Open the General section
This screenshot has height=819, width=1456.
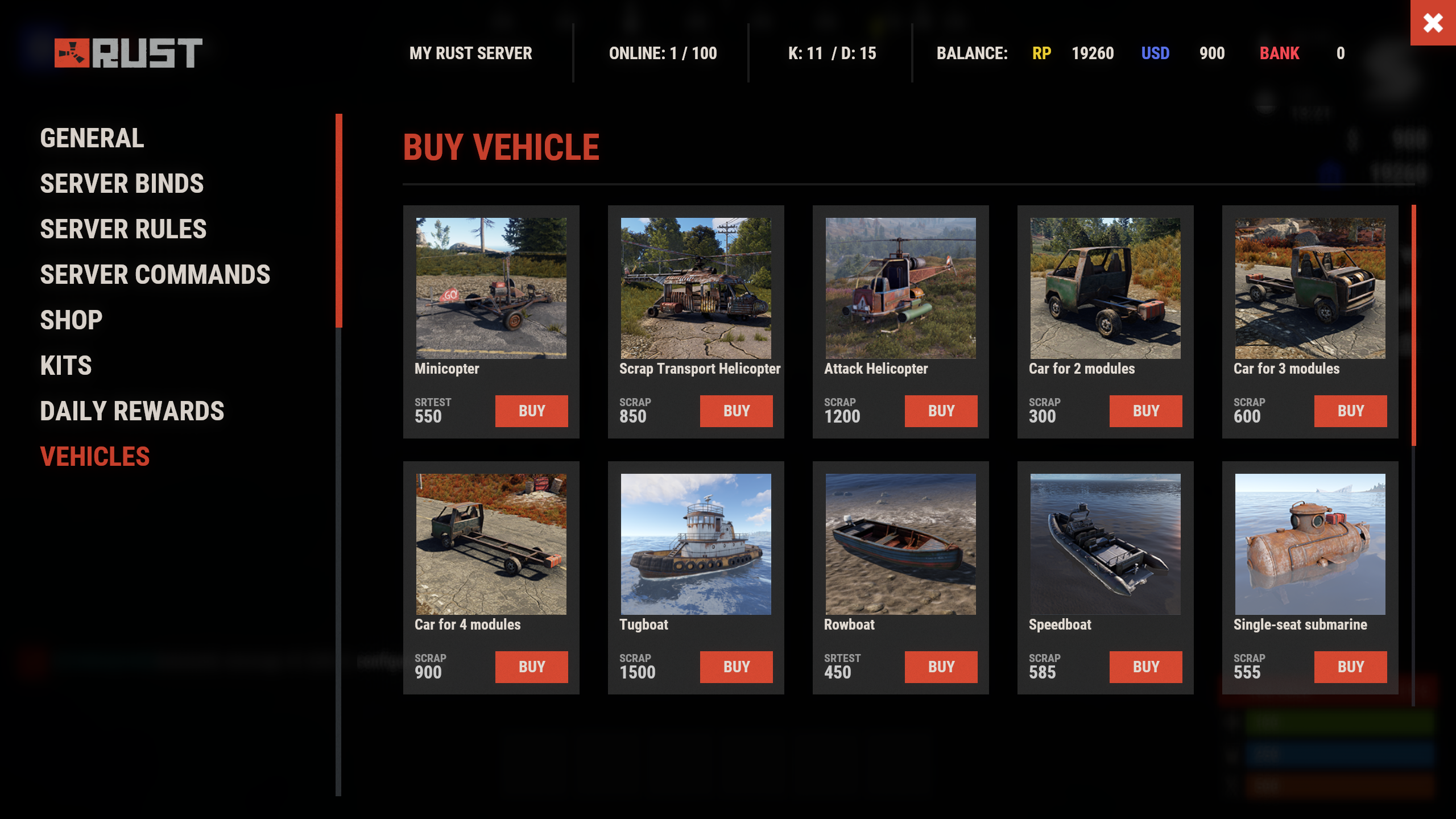pos(92,138)
